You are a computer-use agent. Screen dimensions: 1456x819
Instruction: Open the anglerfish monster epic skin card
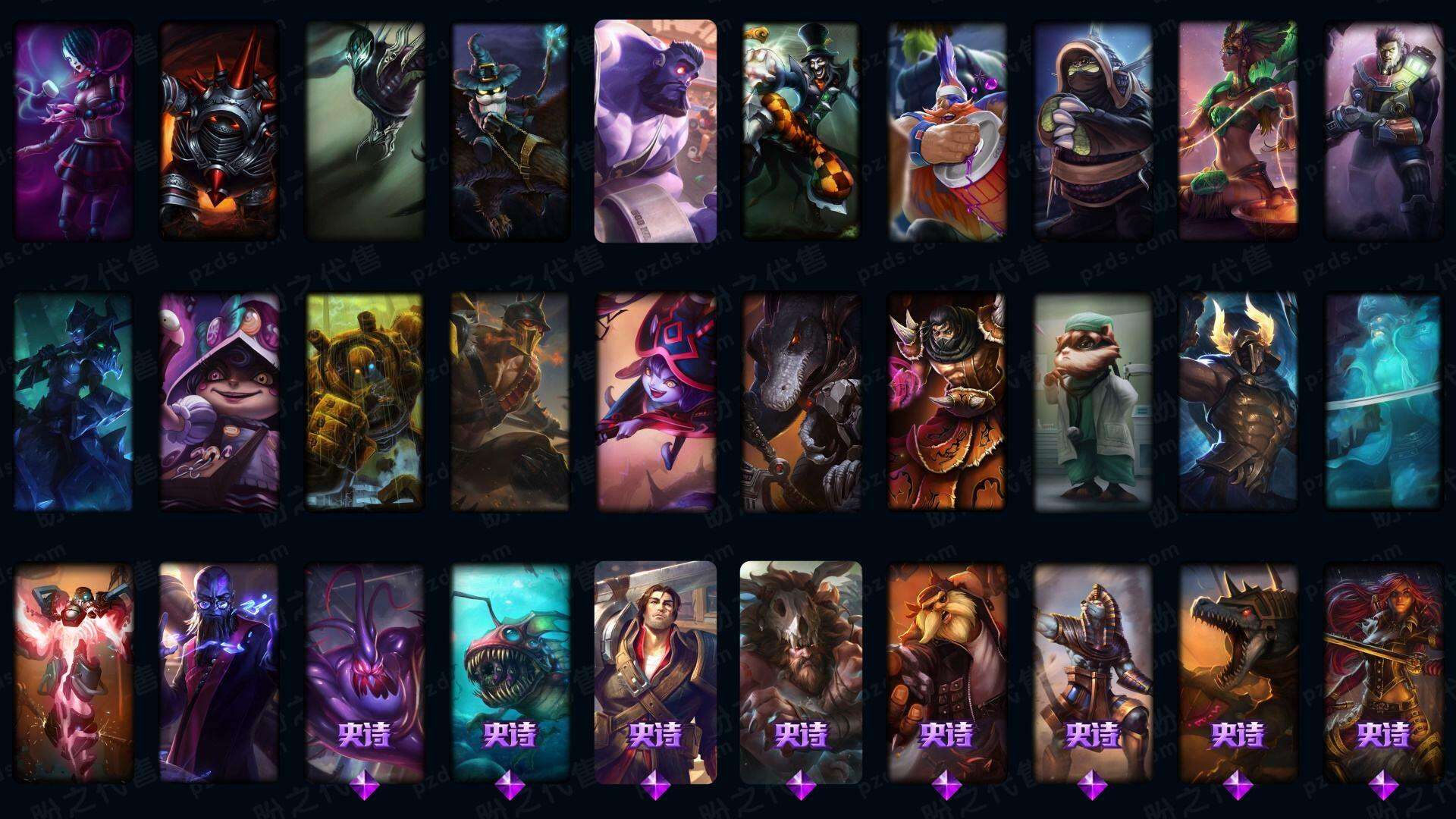click(510, 672)
